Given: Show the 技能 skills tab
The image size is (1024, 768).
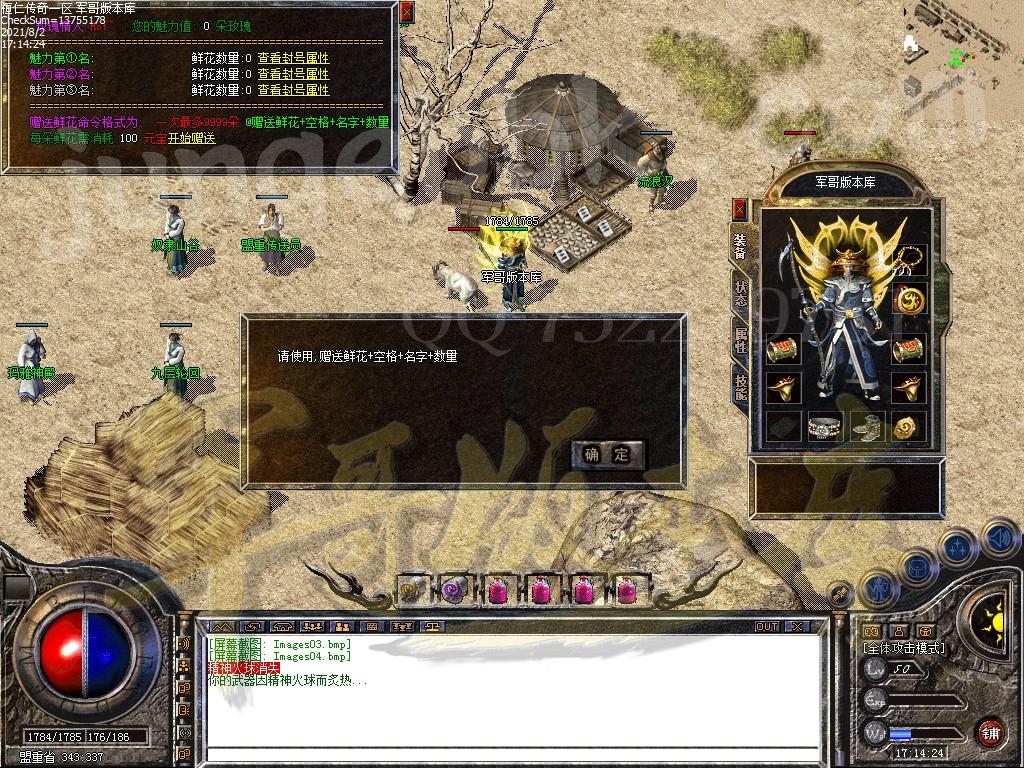Looking at the screenshot, I should (x=740, y=387).
